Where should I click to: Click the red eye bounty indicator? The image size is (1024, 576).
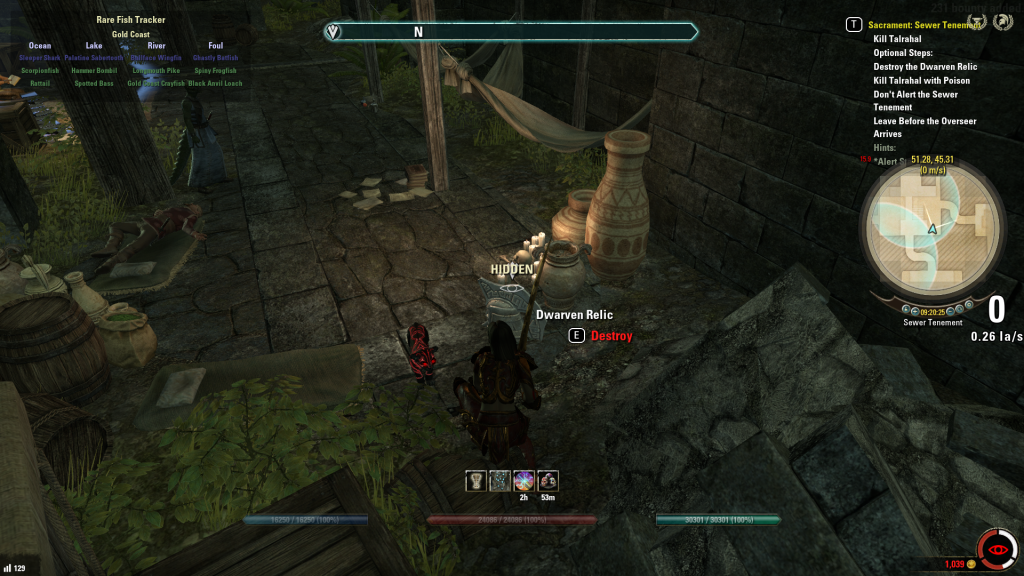pyautogui.click(x=996, y=550)
